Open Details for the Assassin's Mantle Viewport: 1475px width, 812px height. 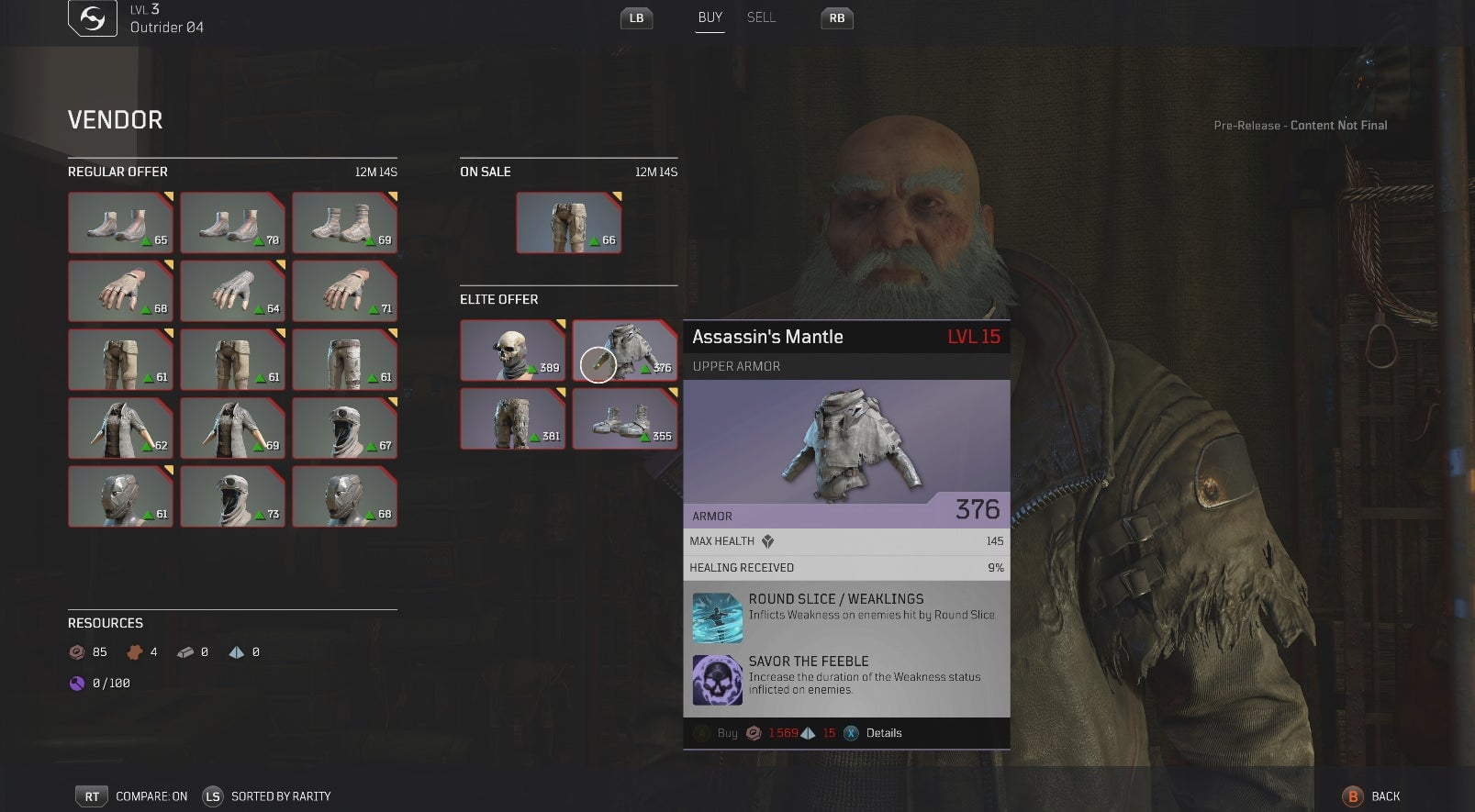tap(852, 733)
